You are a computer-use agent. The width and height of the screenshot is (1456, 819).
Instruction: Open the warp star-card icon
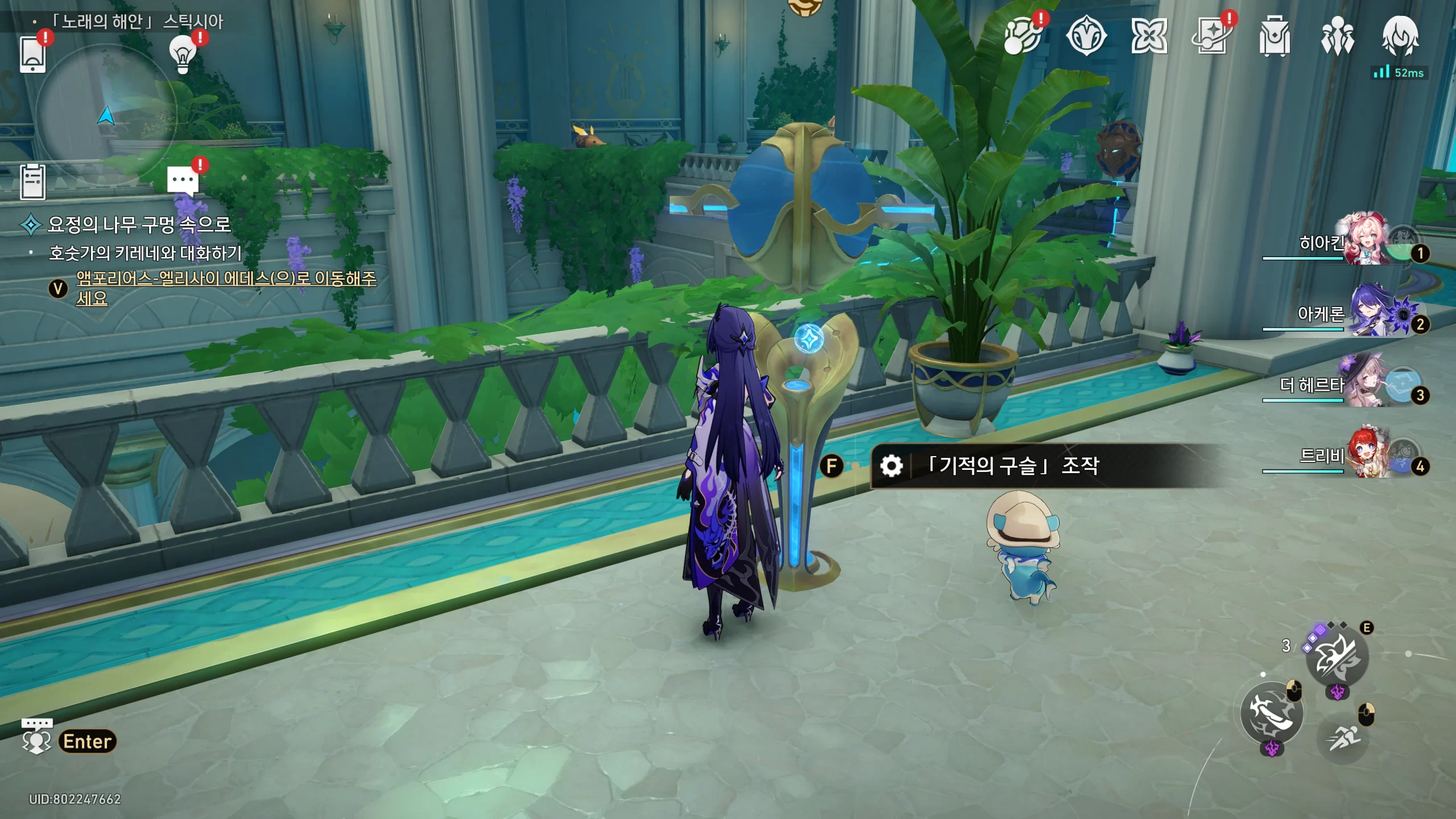tap(1211, 37)
